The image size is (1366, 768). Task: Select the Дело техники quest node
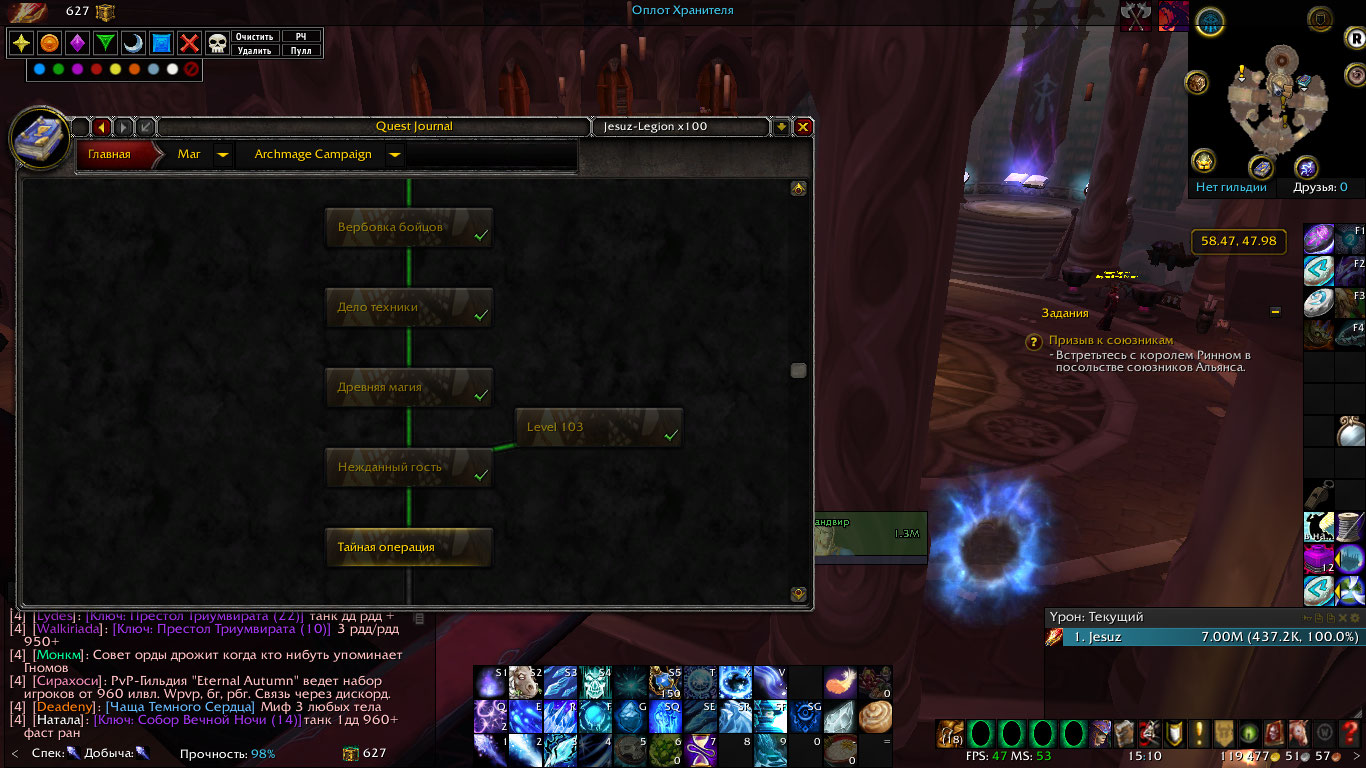[x=409, y=307]
